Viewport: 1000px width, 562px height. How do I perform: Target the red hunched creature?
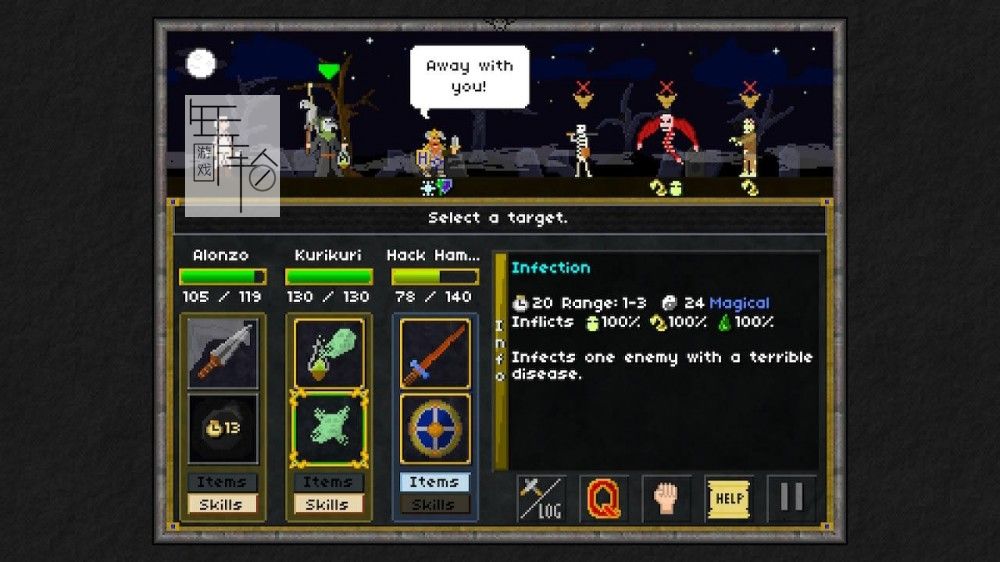[666, 142]
